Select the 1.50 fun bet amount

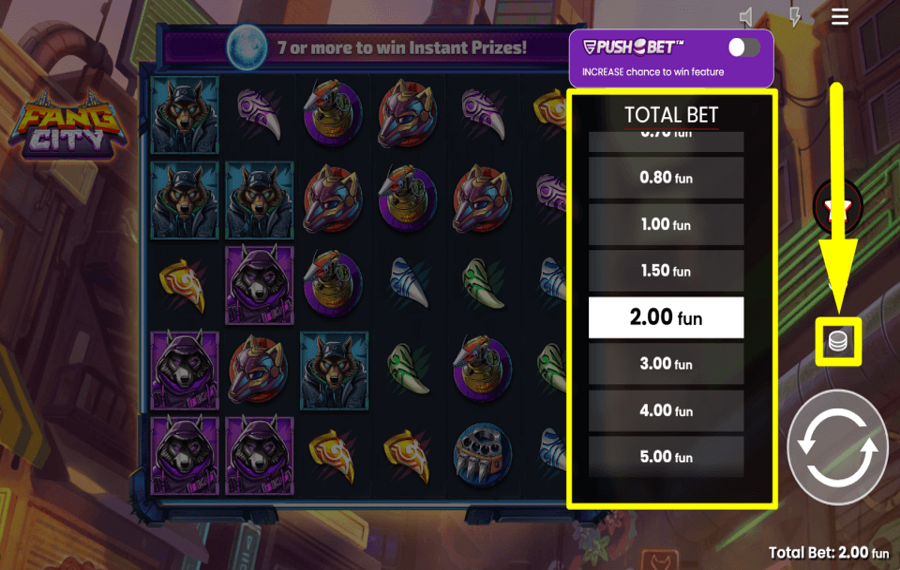[x=665, y=271]
